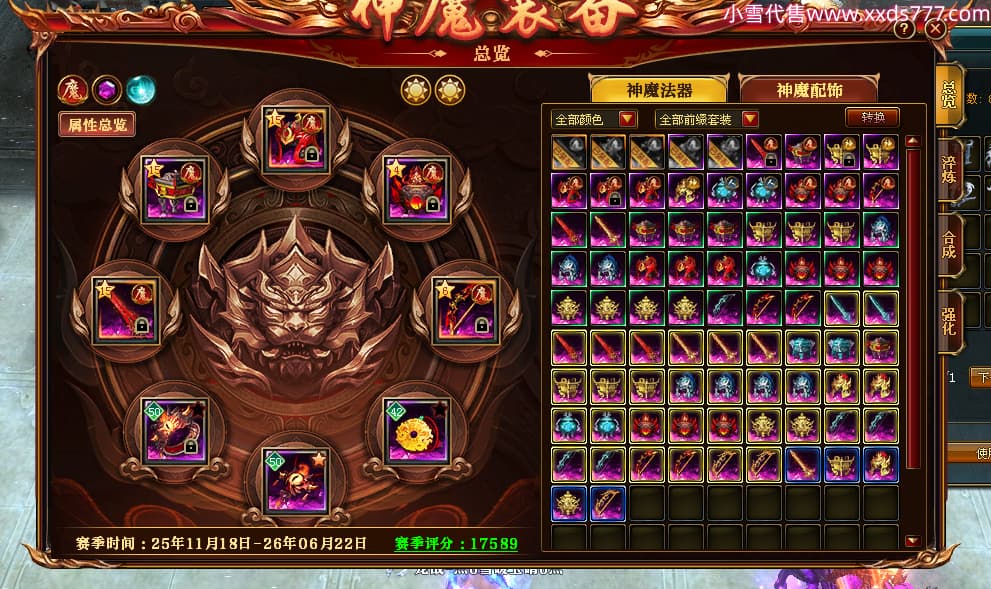Click the 转换 button
The width and height of the screenshot is (991, 589).
coord(872,117)
